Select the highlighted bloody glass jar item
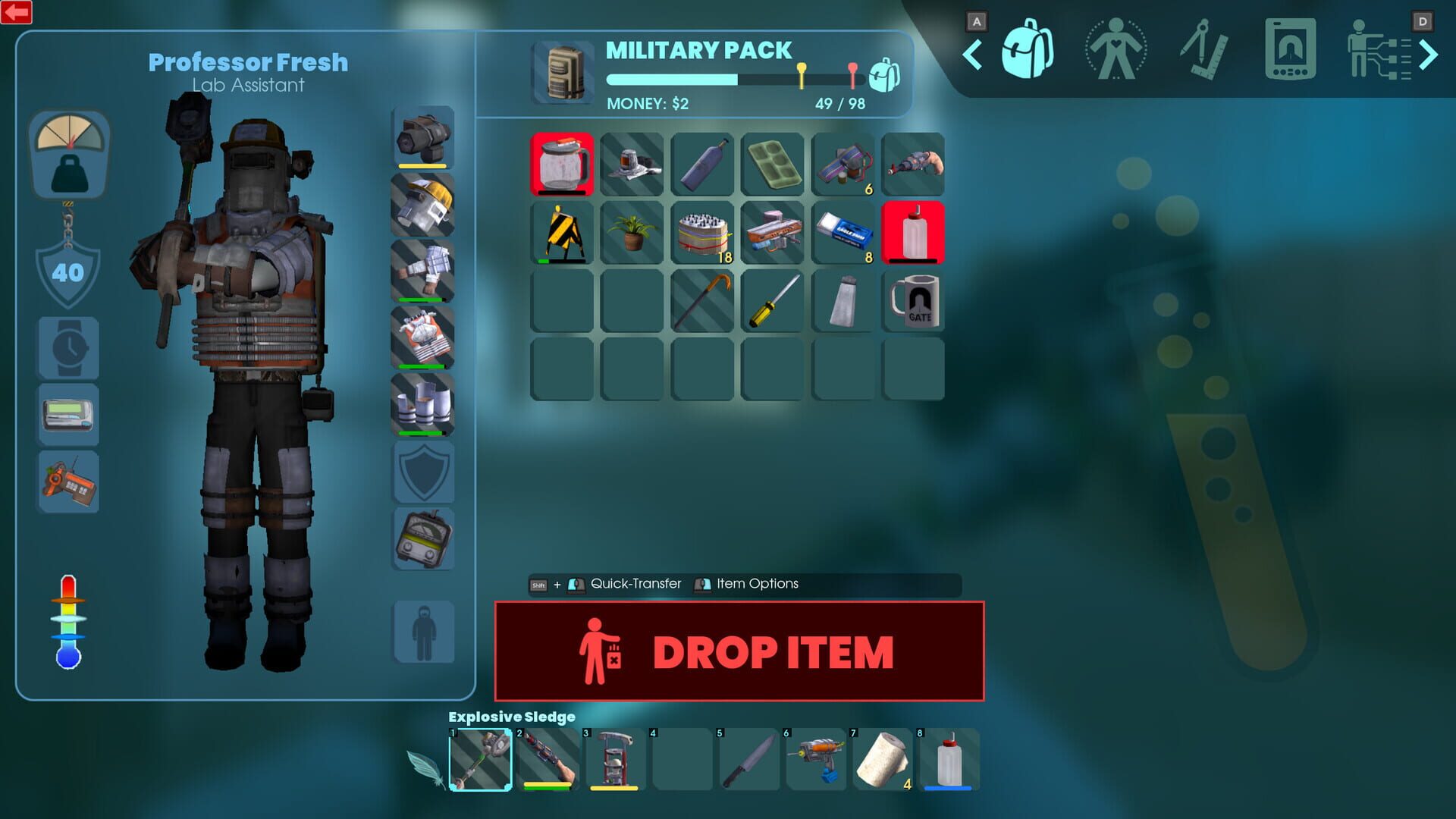Image resolution: width=1456 pixels, height=819 pixels. click(562, 165)
